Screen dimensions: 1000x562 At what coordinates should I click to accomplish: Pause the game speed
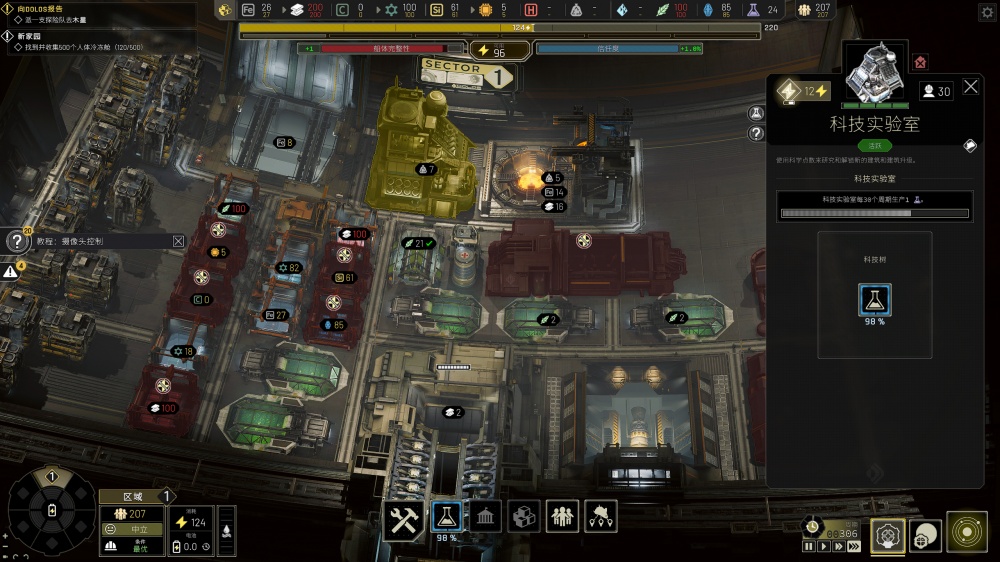pyautogui.click(x=809, y=547)
